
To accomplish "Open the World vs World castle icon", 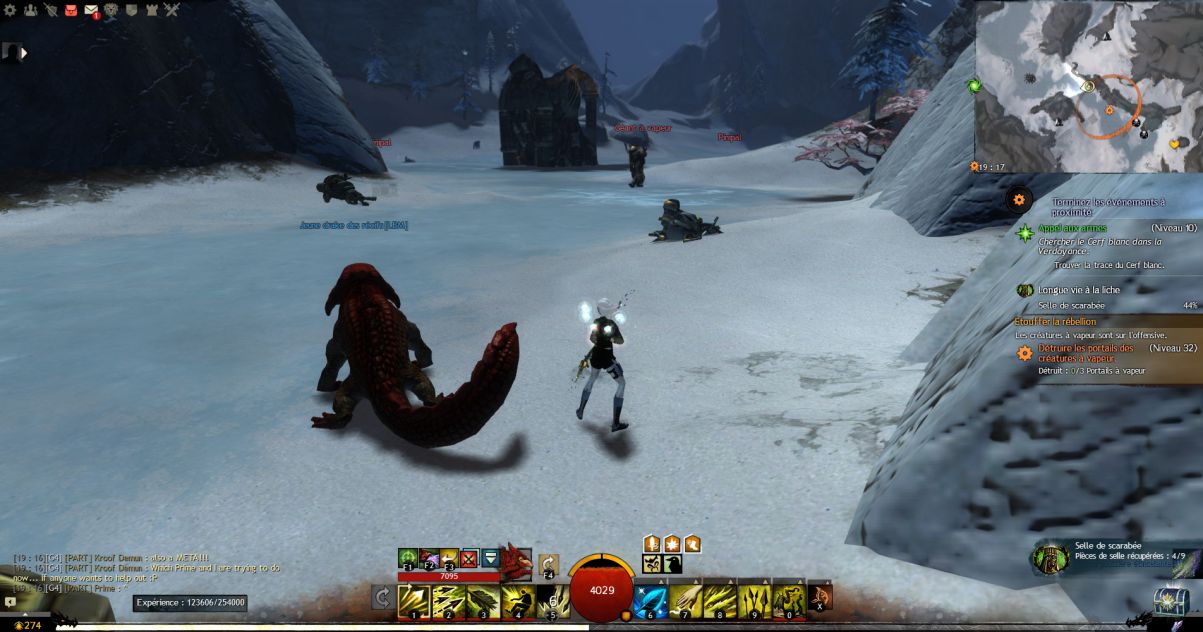I will point(151,10).
